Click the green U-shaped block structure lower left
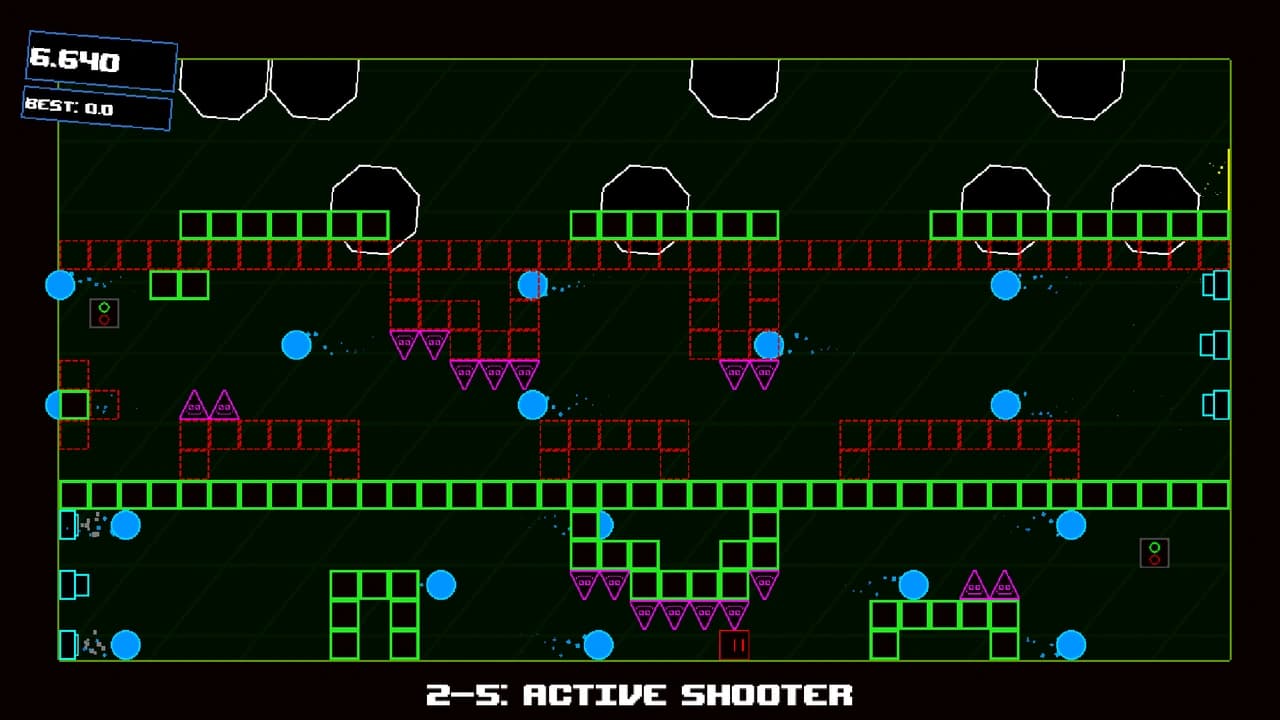 375,612
